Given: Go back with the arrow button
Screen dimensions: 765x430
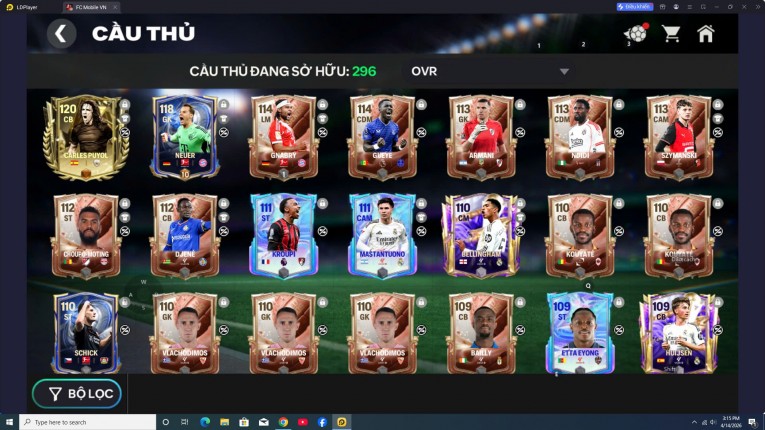Looking at the screenshot, I should coord(61,34).
